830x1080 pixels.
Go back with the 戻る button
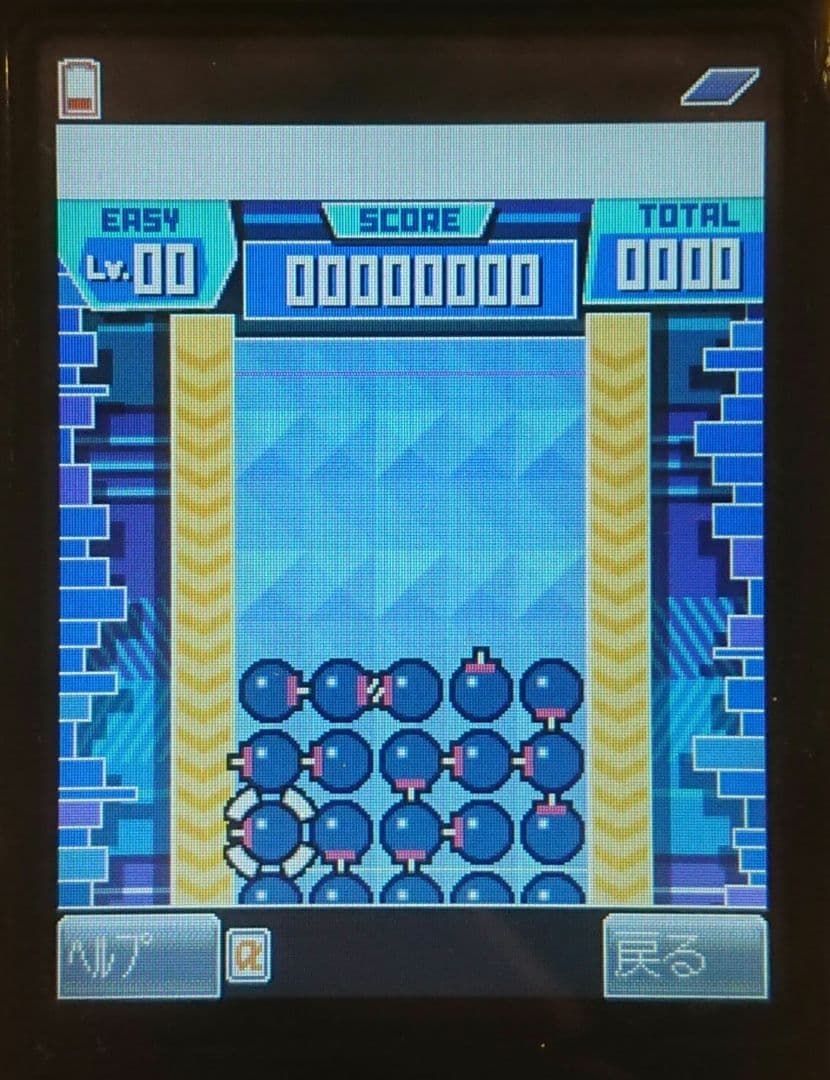pos(685,956)
